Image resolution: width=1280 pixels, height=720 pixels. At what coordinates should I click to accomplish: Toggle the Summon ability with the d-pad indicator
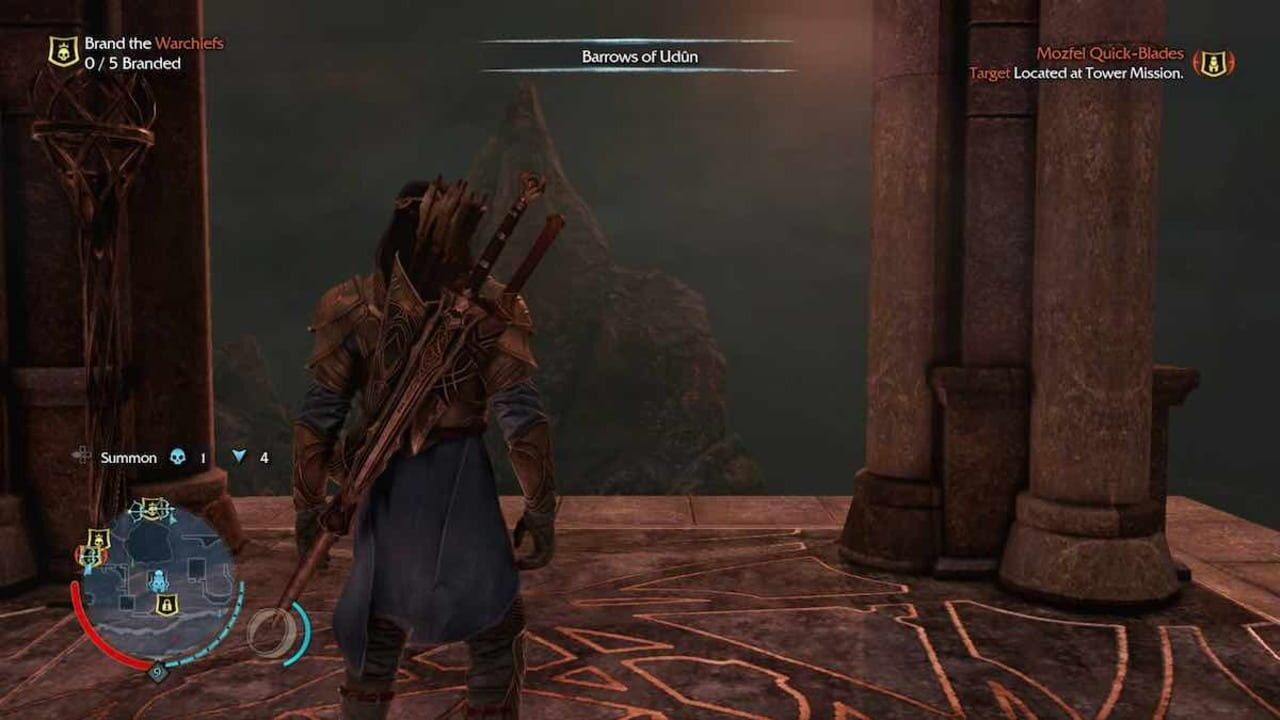[x=83, y=456]
